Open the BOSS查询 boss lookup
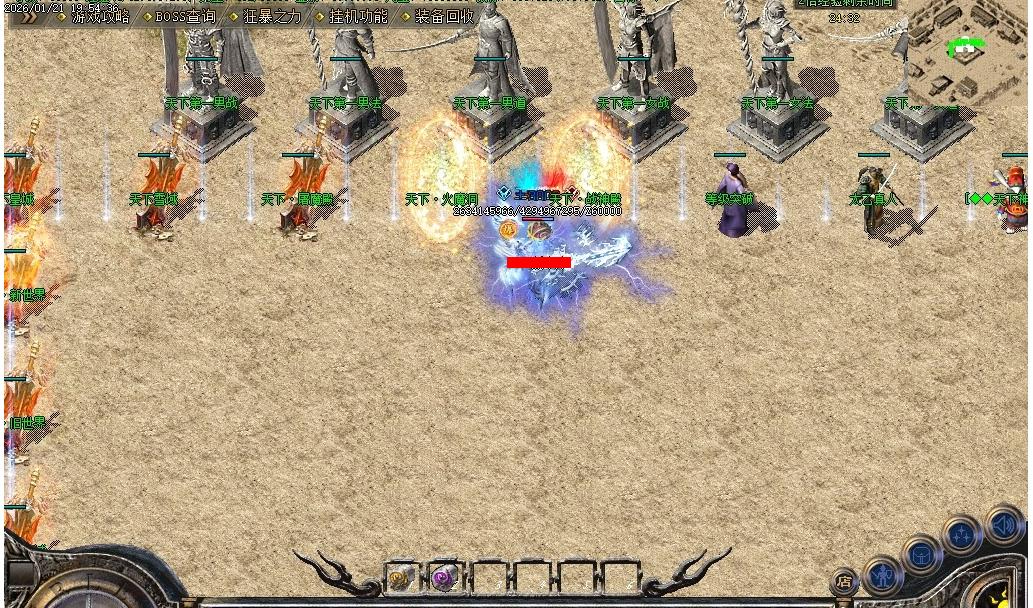The image size is (1033, 608). pos(185,17)
